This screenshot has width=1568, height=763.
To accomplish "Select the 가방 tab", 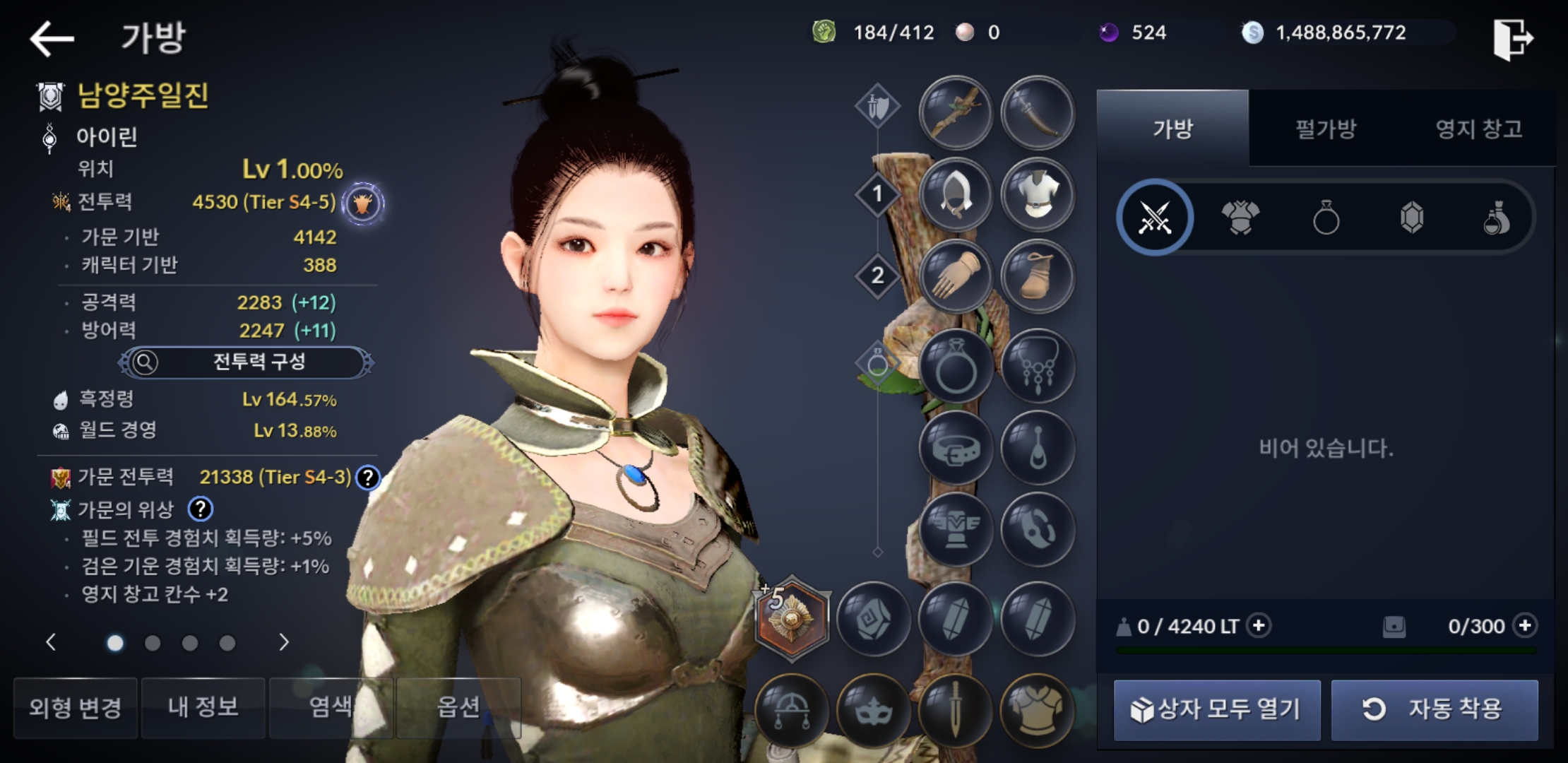I will [1172, 129].
